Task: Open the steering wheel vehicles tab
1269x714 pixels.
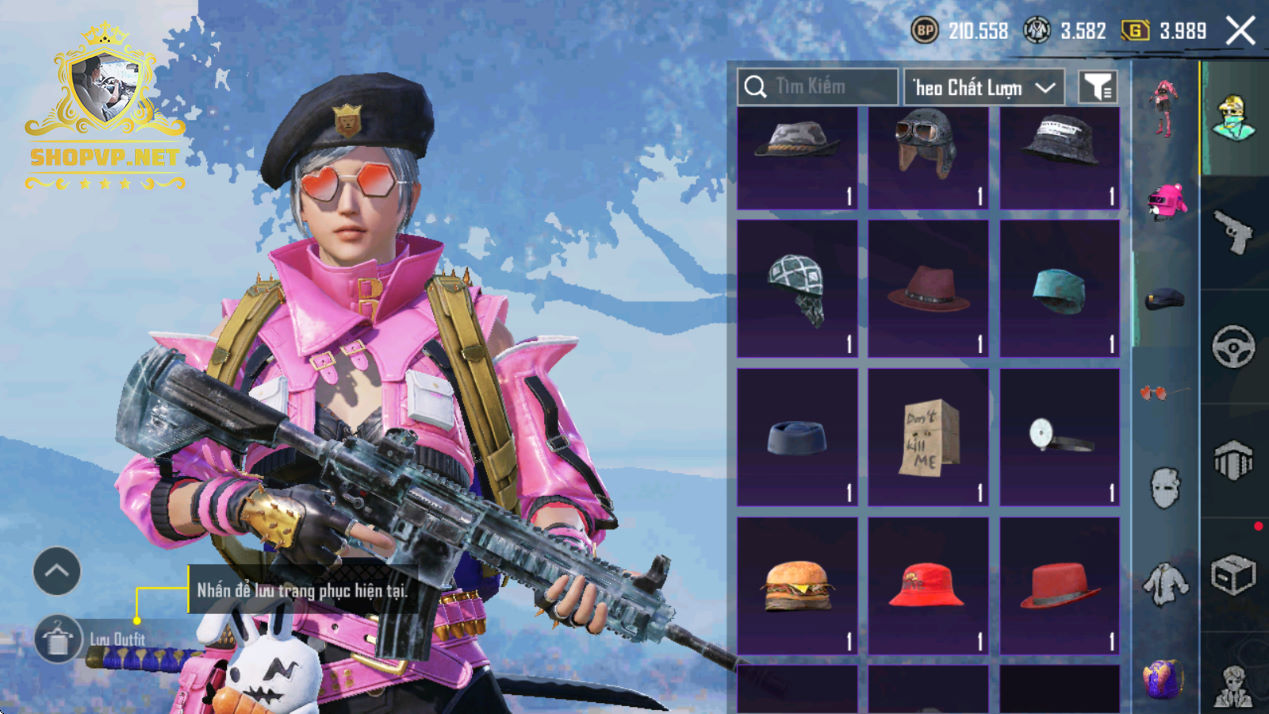Action: (x=1234, y=347)
